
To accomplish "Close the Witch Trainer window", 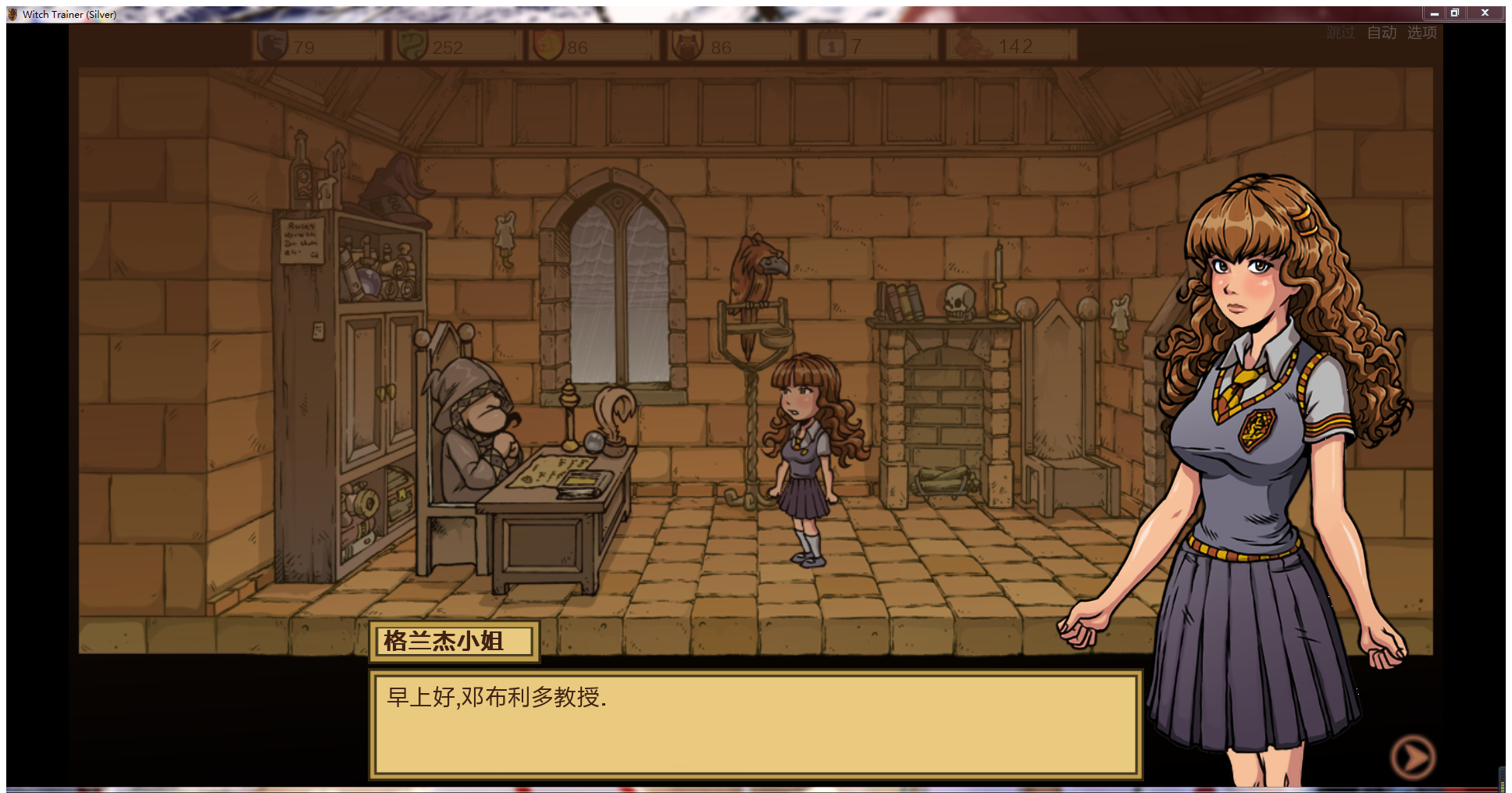I will tap(1485, 13).
